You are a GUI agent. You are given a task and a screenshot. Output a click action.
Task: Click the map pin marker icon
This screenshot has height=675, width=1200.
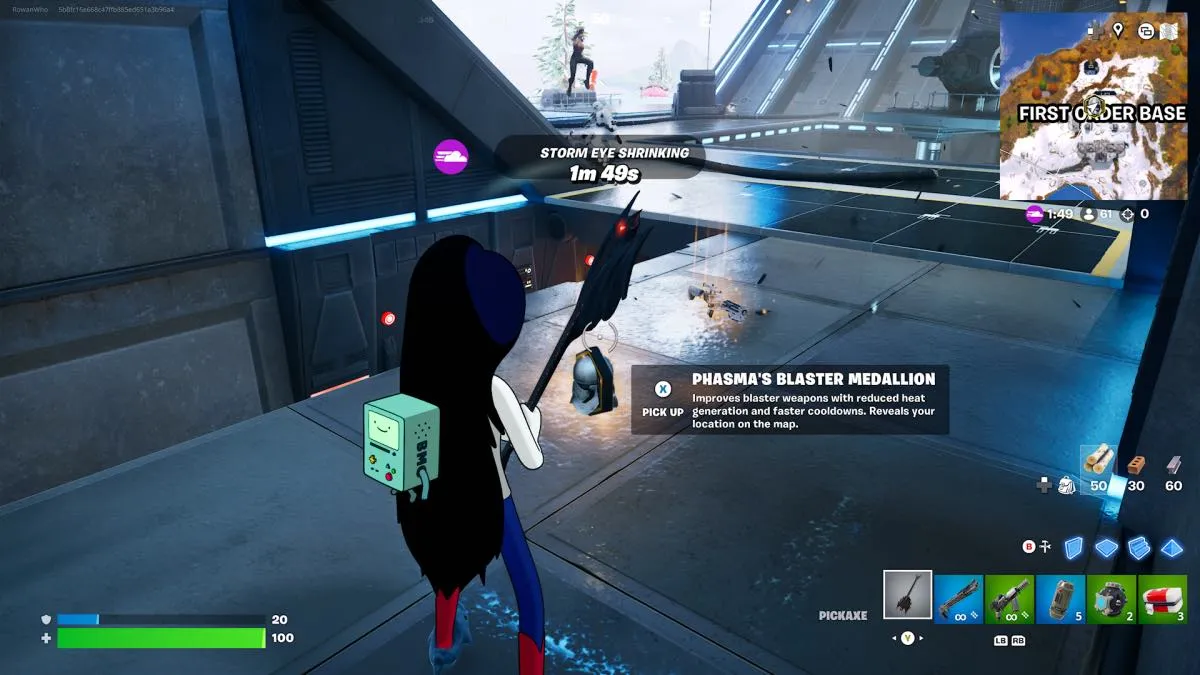tap(1118, 30)
